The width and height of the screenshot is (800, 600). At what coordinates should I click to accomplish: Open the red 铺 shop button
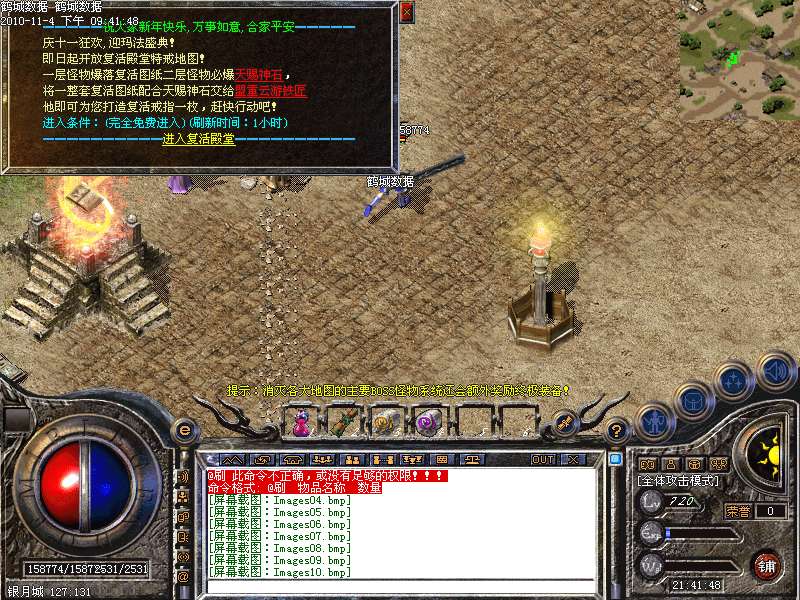tap(767, 565)
